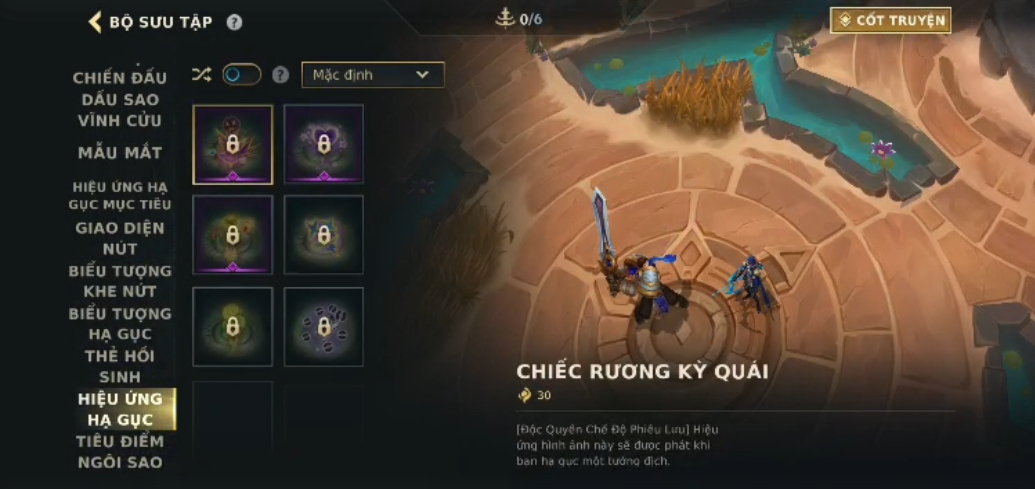This screenshot has height=489, width=1035.
Task: Select the Chiến Đấu category
Action: point(119,78)
